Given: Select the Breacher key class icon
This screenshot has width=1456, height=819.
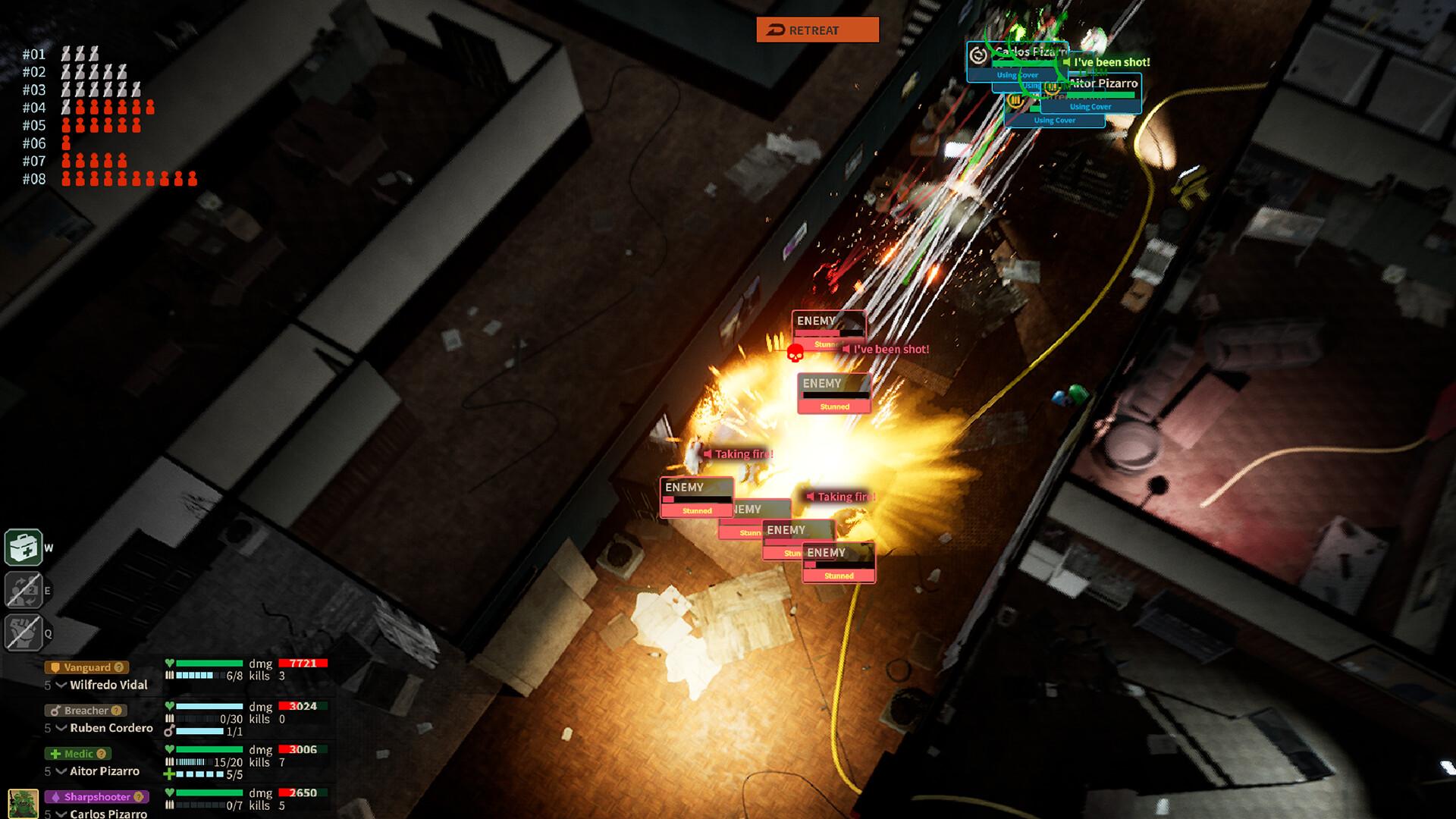Looking at the screenshot, I should point(55,711).
